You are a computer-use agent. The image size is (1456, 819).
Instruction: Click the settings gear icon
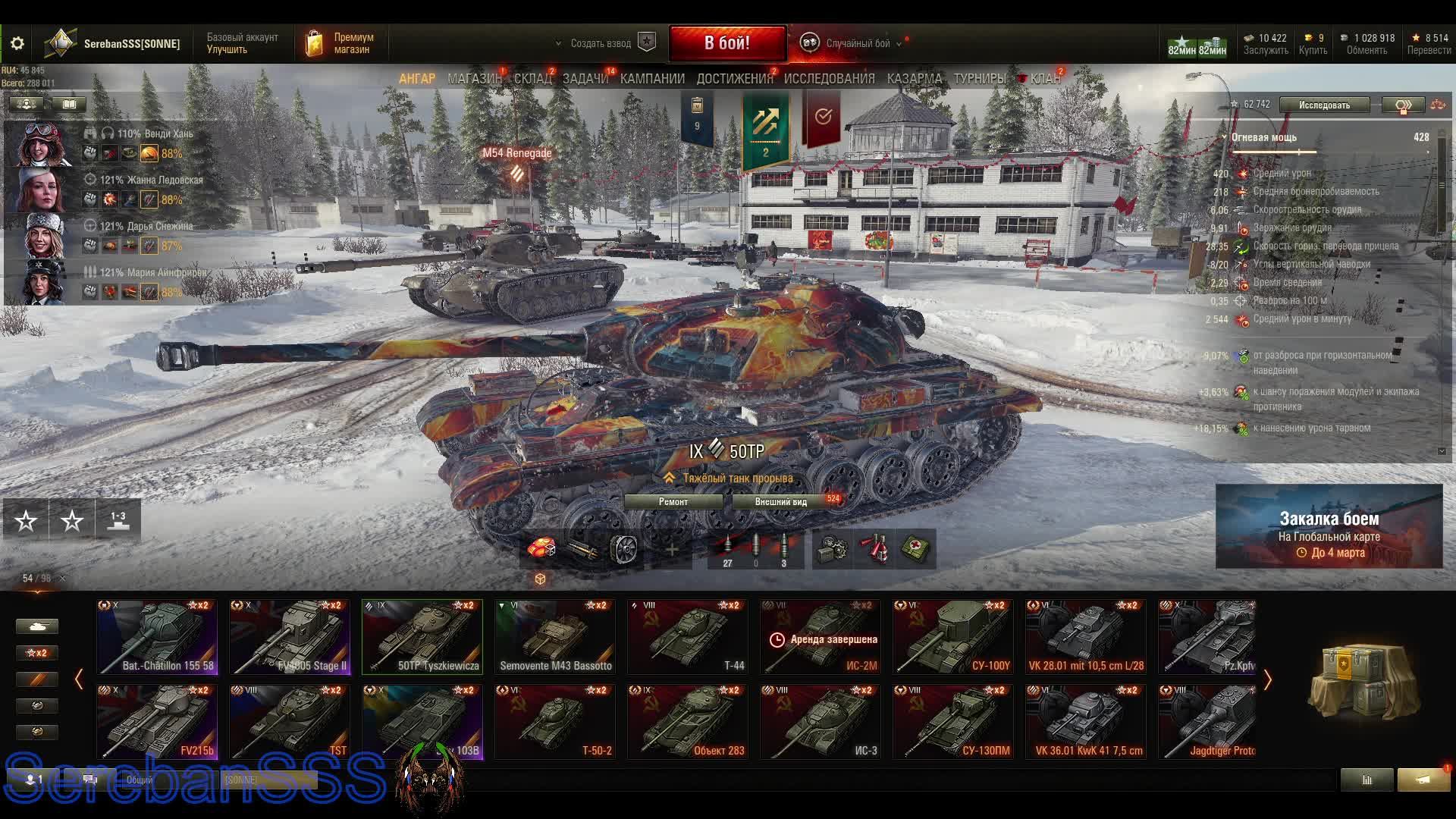(x=17, y=43)
